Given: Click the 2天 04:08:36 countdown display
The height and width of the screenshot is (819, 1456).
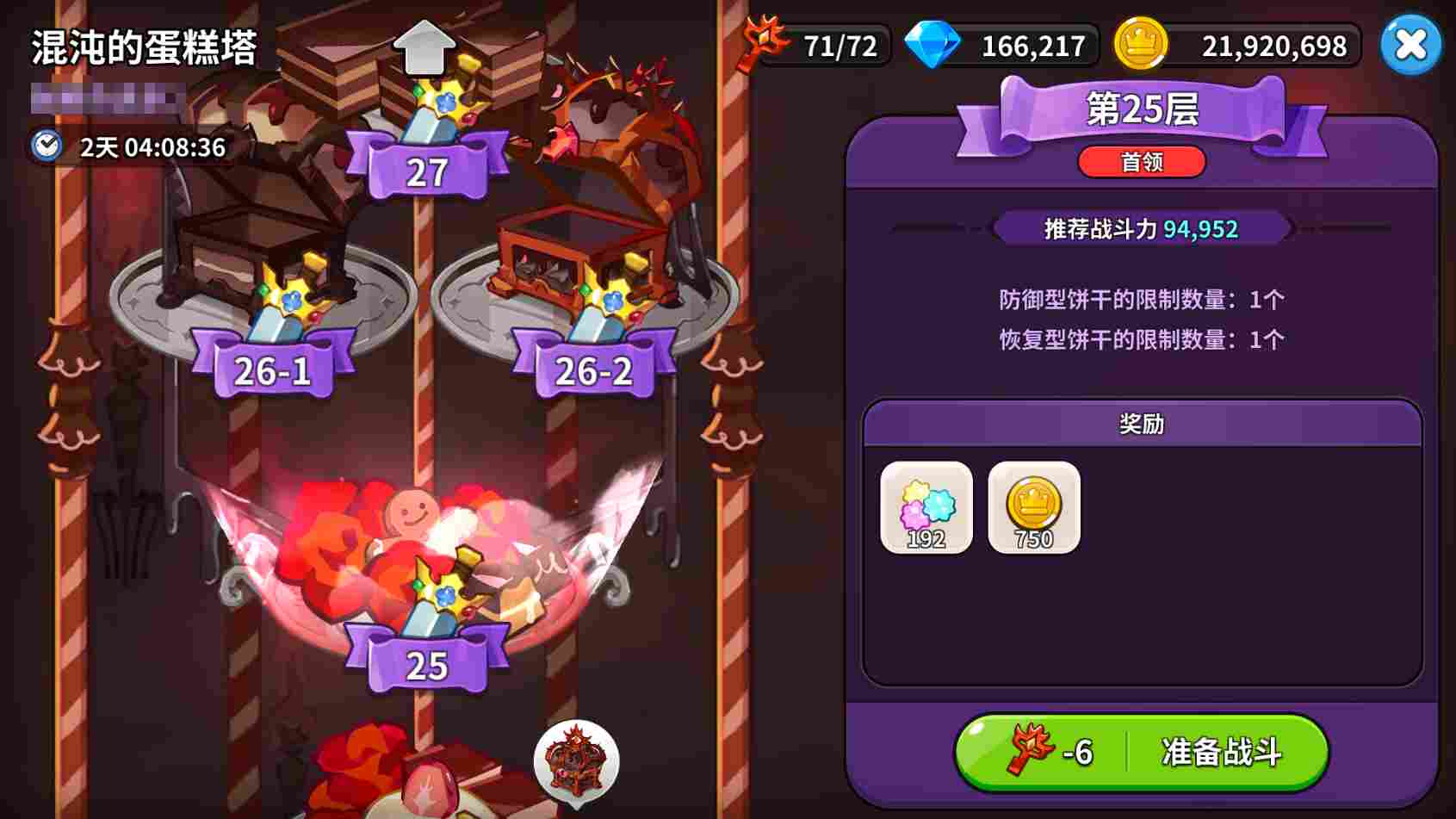Looking at the screenshot, I should (x=149, y=147).
